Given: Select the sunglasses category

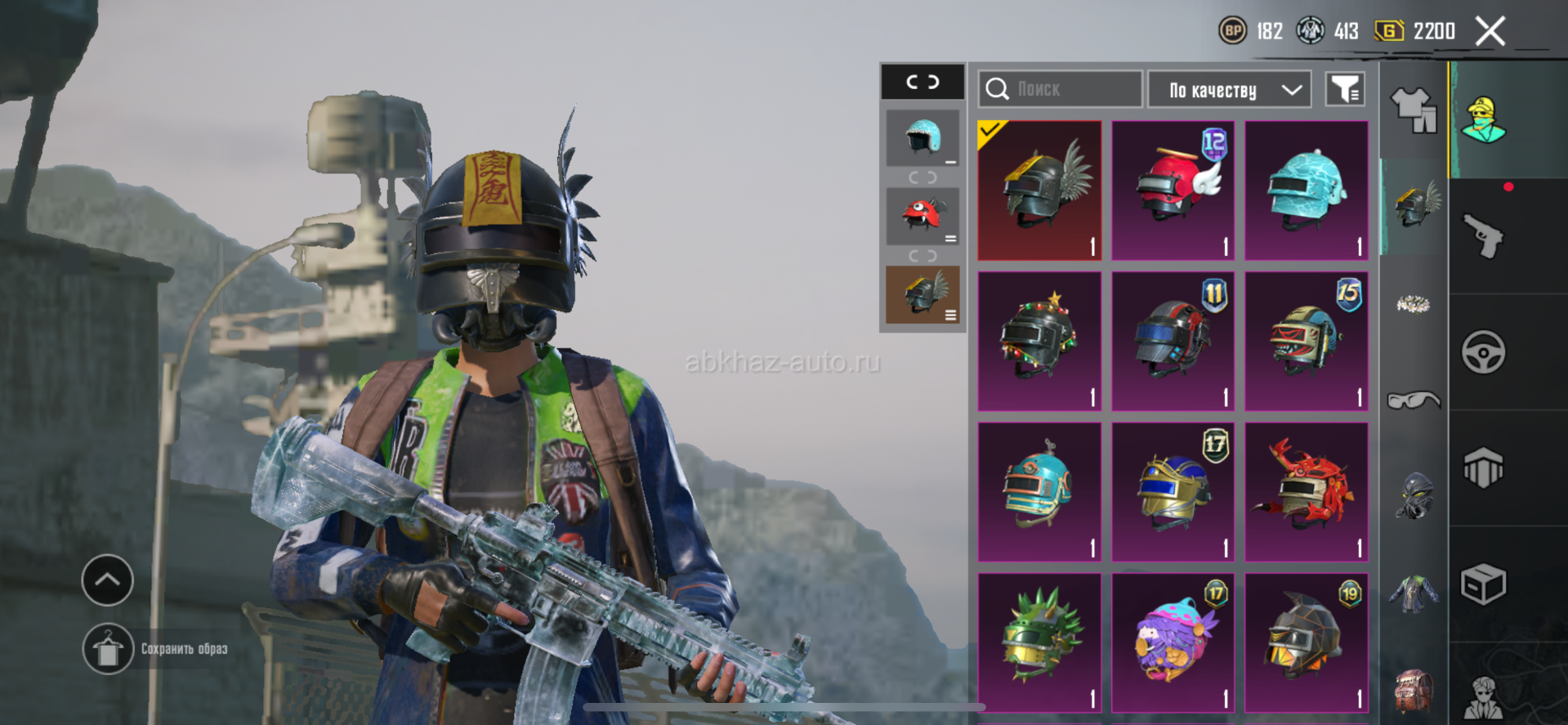Looking at the screenshot, I should 1414,400.
